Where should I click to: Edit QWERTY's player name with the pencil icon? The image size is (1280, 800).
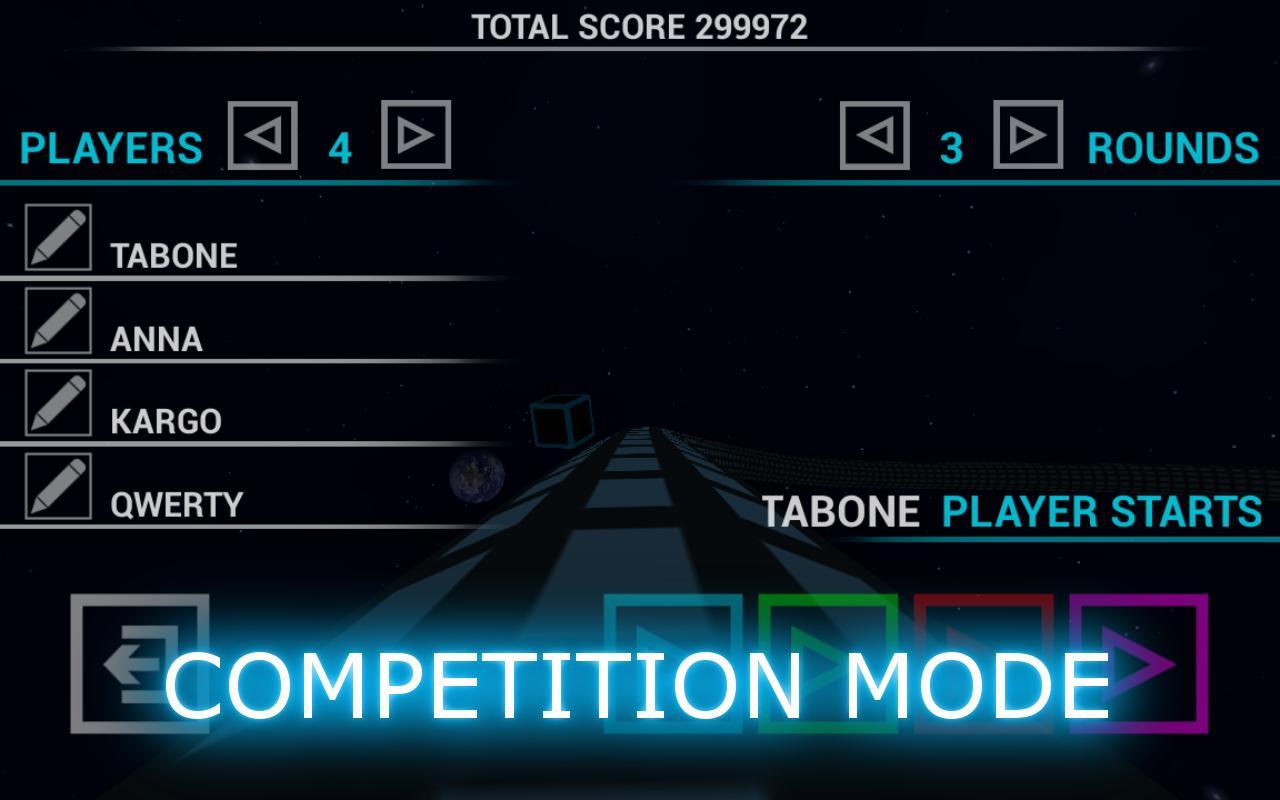60,486
